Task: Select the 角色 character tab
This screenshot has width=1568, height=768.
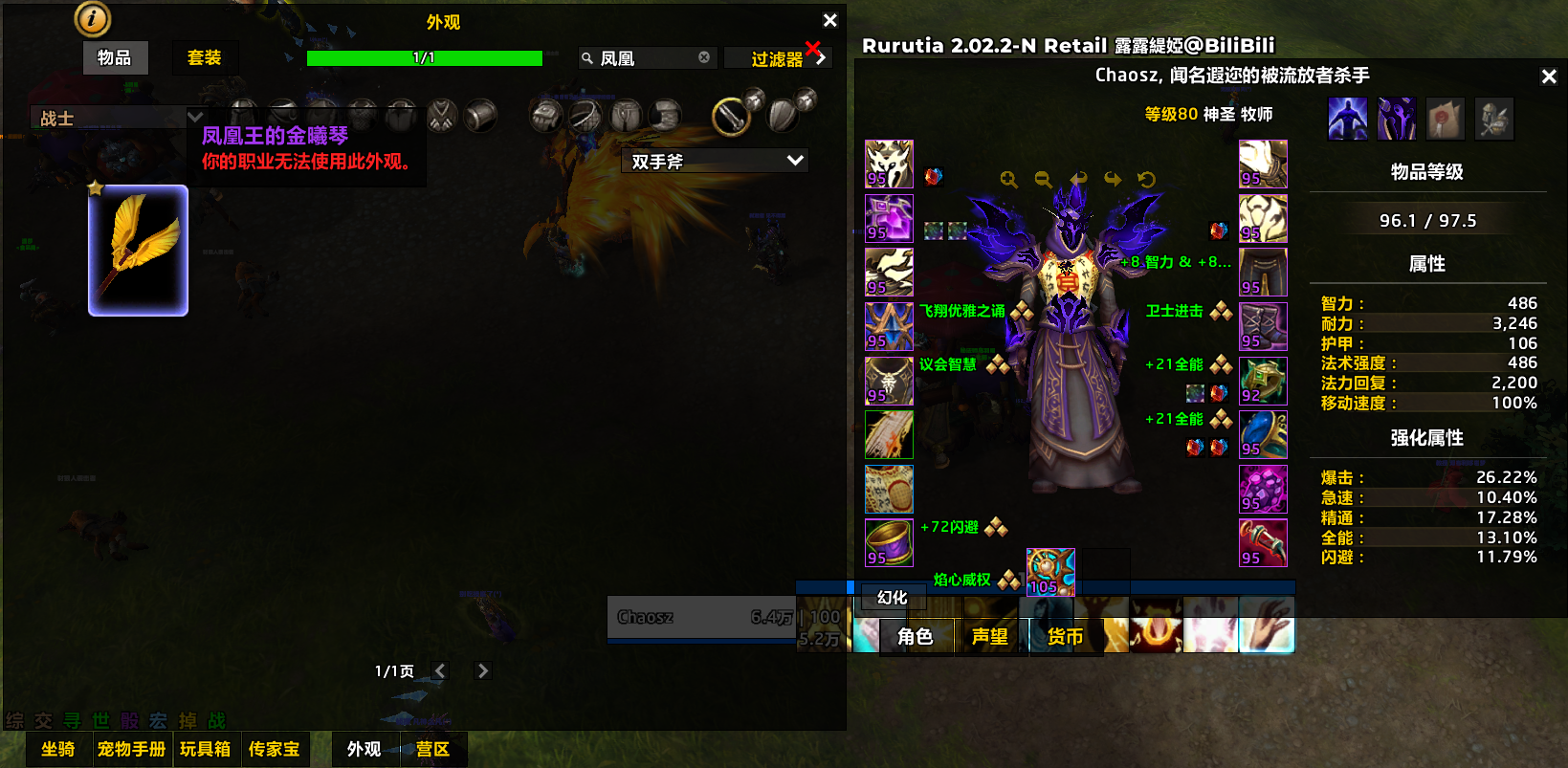Action: coord(915,637)
